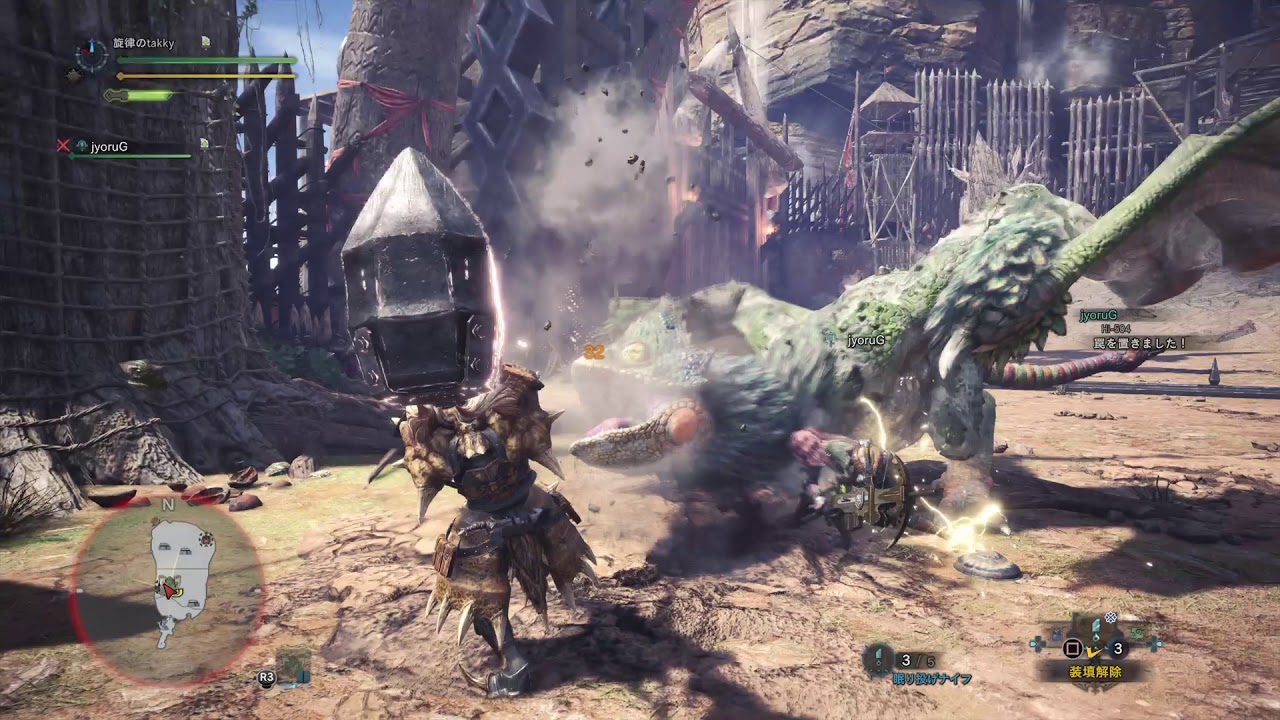The image size is (1280, 720).
Task: Click the weapon sharpness gauge icon
Action: point(116,96)
